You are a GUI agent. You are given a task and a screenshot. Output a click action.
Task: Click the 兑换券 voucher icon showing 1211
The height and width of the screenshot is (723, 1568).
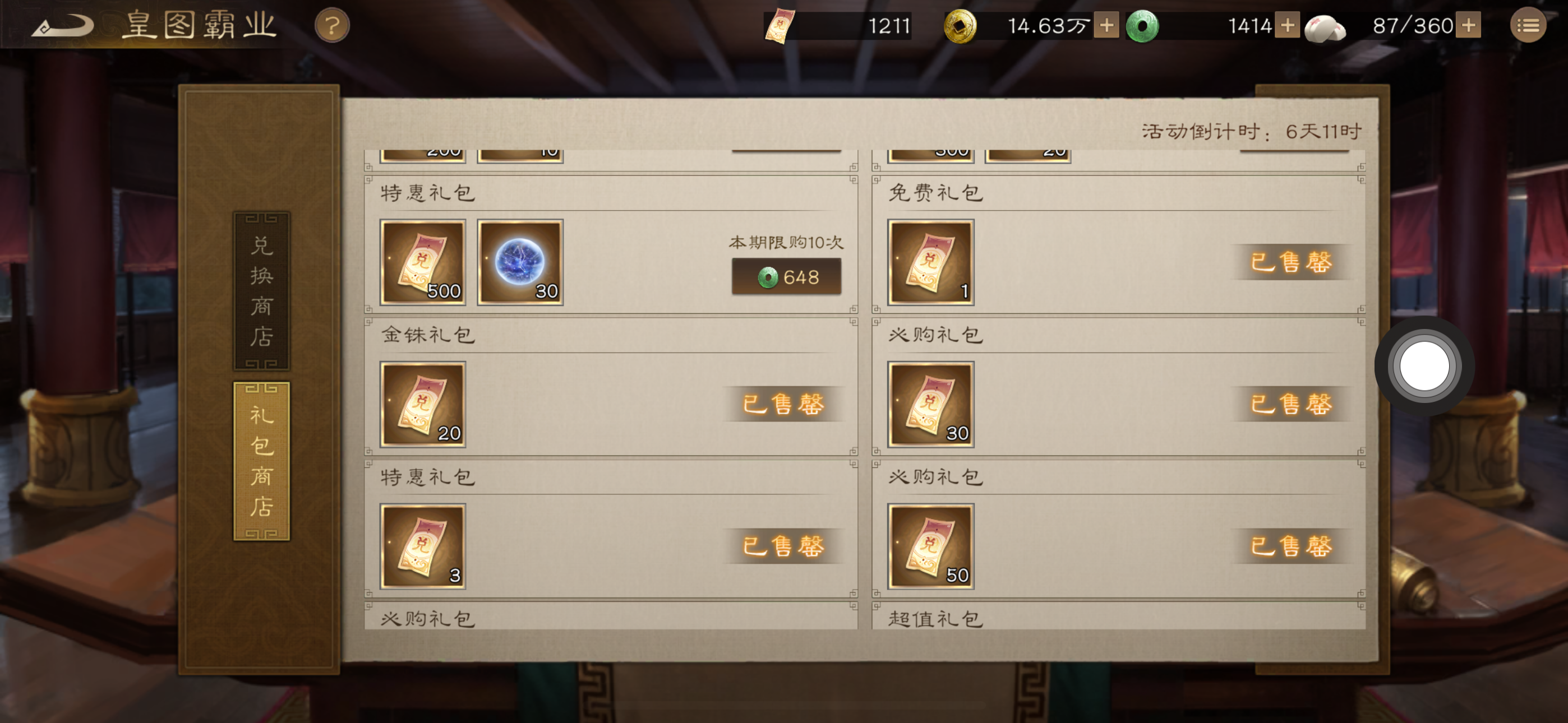(780, 24)
